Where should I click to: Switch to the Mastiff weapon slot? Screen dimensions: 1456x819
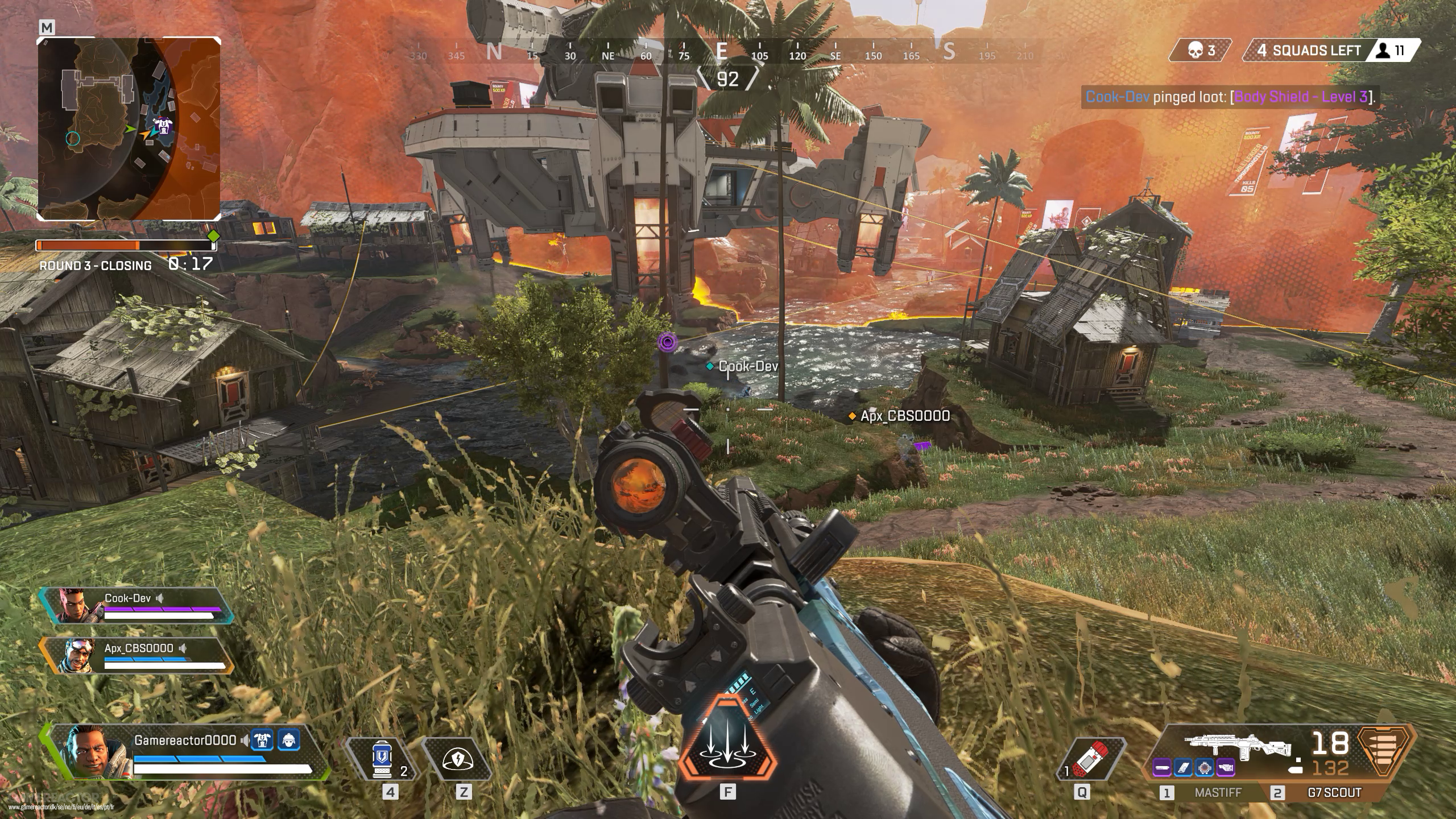(x=1210, y=793)
